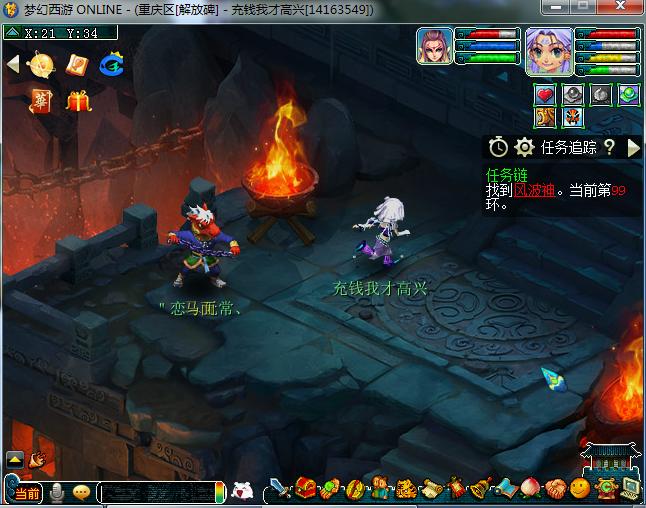Image resolution: width=646 pixels, height=508 pixels.
Task: Select the pet portrait with horns
Action: (x=435, y=48)
